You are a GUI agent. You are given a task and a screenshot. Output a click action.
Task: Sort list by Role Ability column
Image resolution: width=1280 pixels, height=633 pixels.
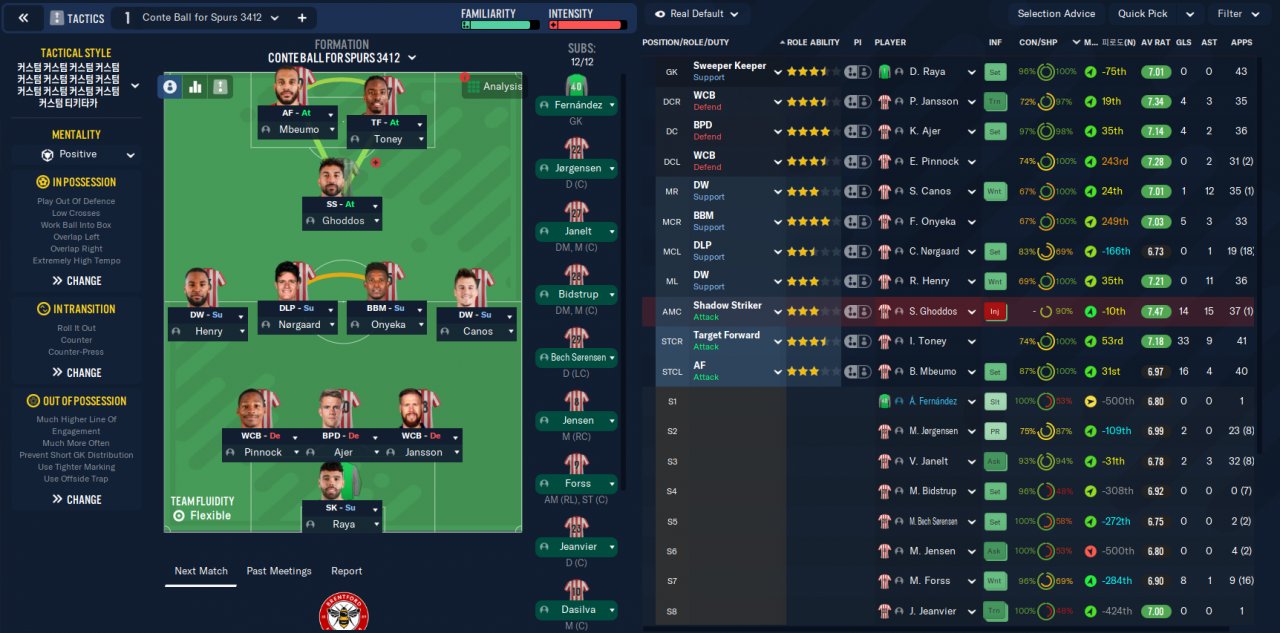click(x=811, y=43)
